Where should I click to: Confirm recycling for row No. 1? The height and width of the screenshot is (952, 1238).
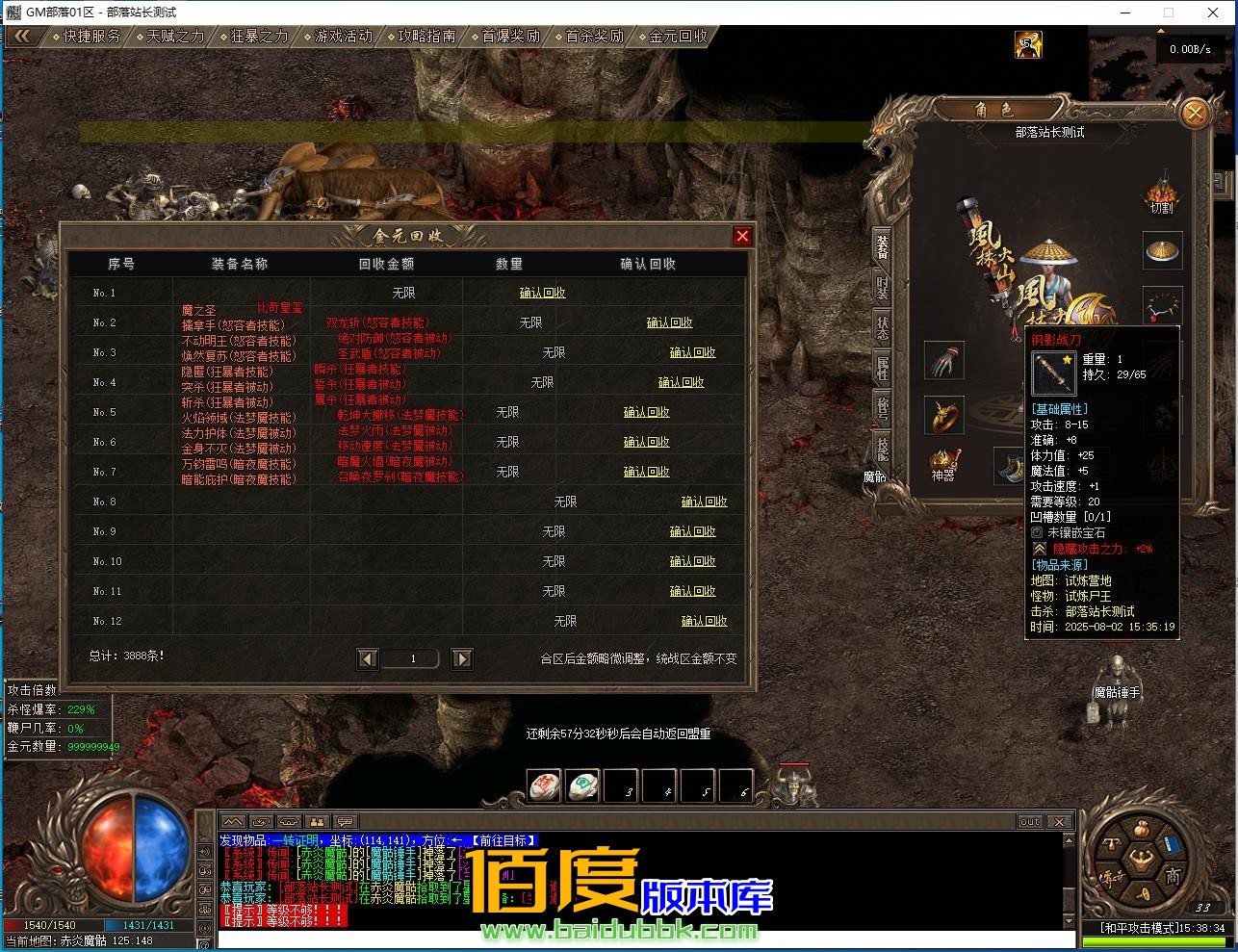click(542, 293)
